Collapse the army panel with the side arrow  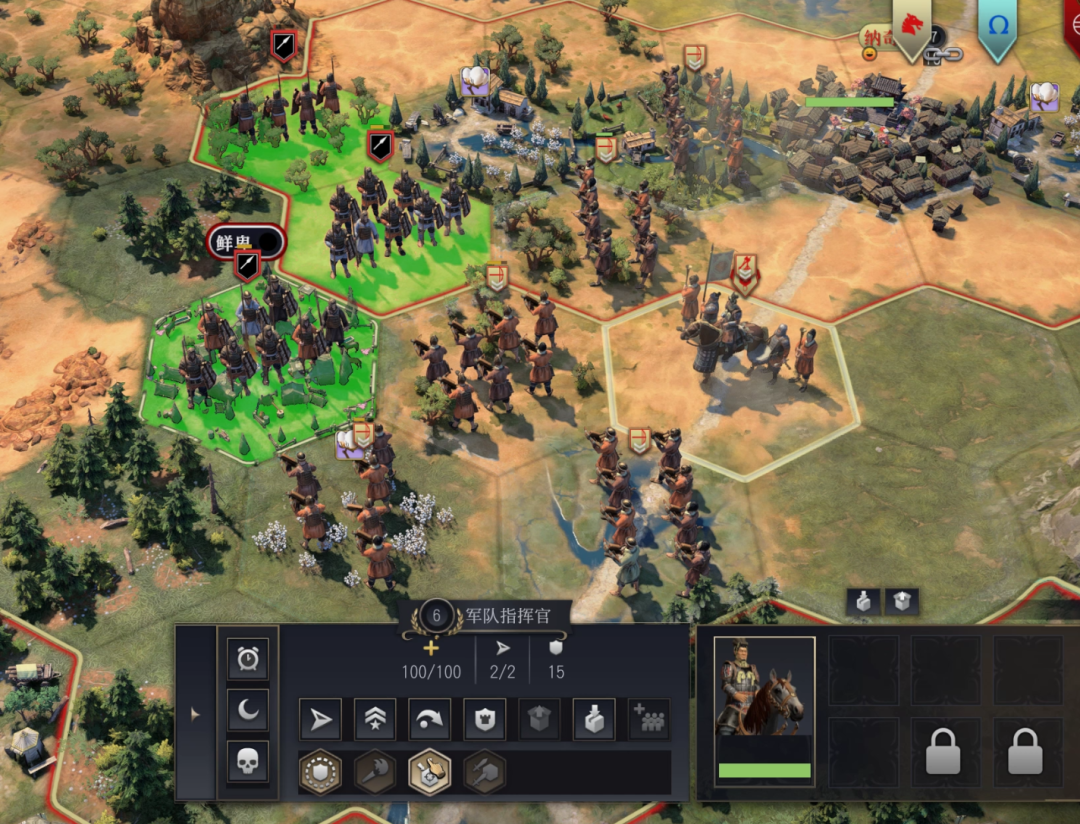pos(195,714)
